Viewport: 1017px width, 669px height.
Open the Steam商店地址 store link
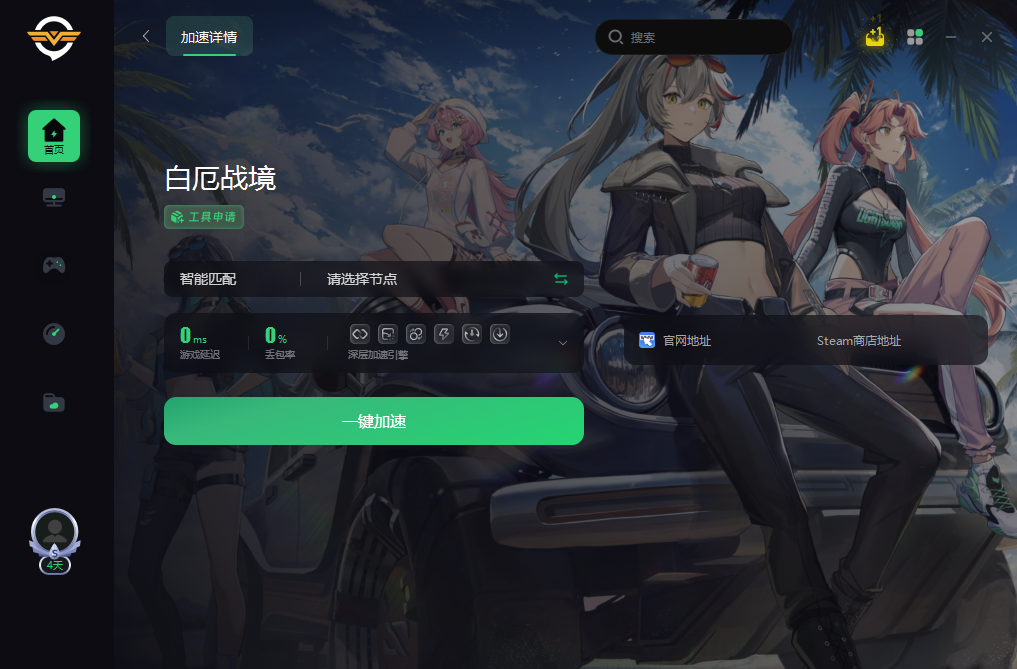(x=858, y=341)
